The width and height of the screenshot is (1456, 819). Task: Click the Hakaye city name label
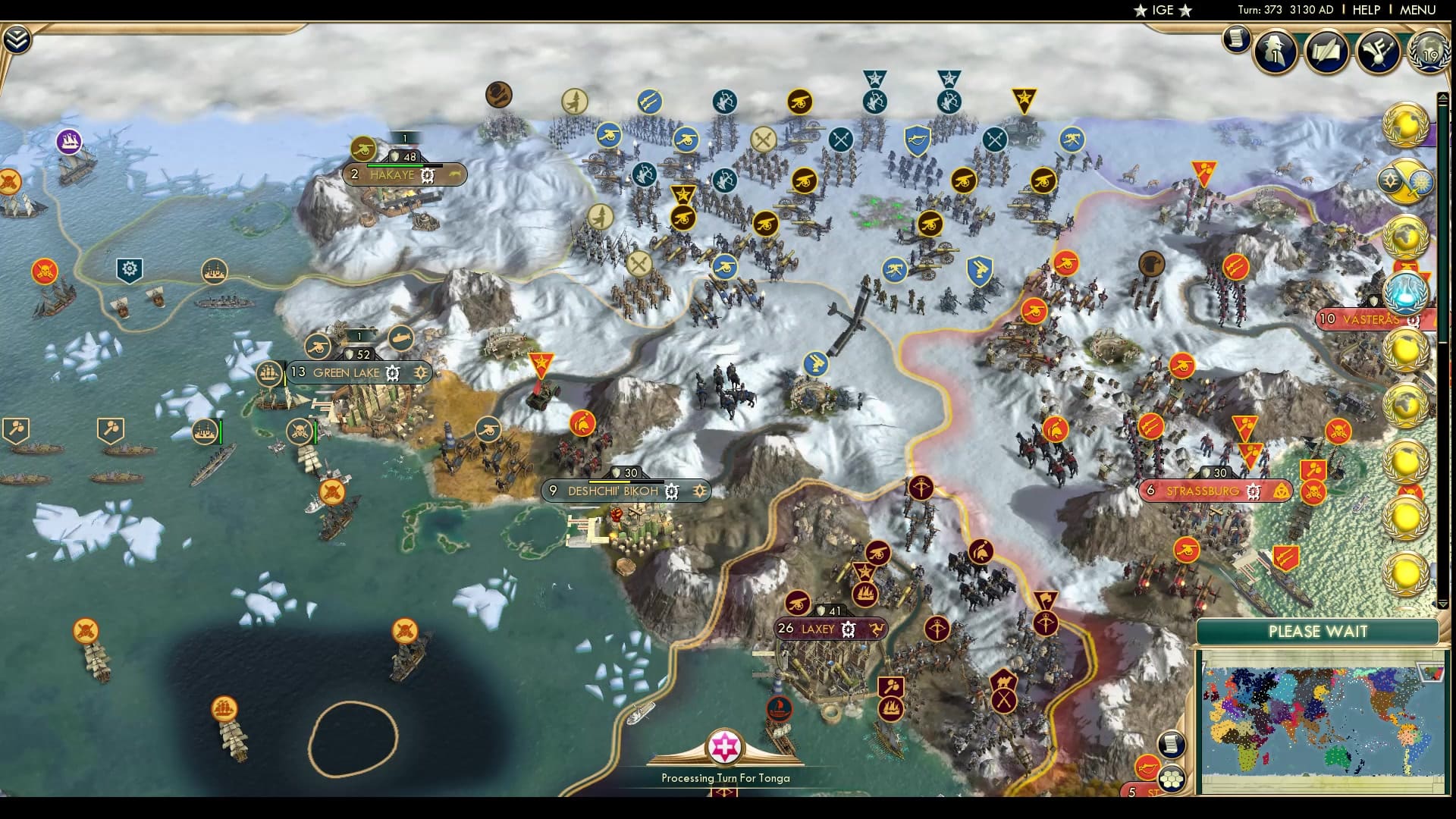click(x=391, y=174)
